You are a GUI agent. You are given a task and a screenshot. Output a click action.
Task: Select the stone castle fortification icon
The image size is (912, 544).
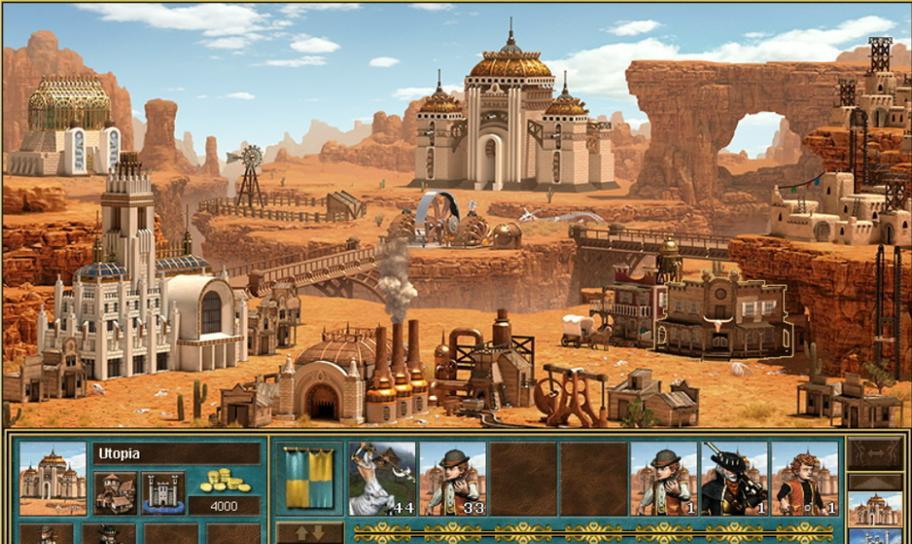pyautogui.click(x=163, y=493)
